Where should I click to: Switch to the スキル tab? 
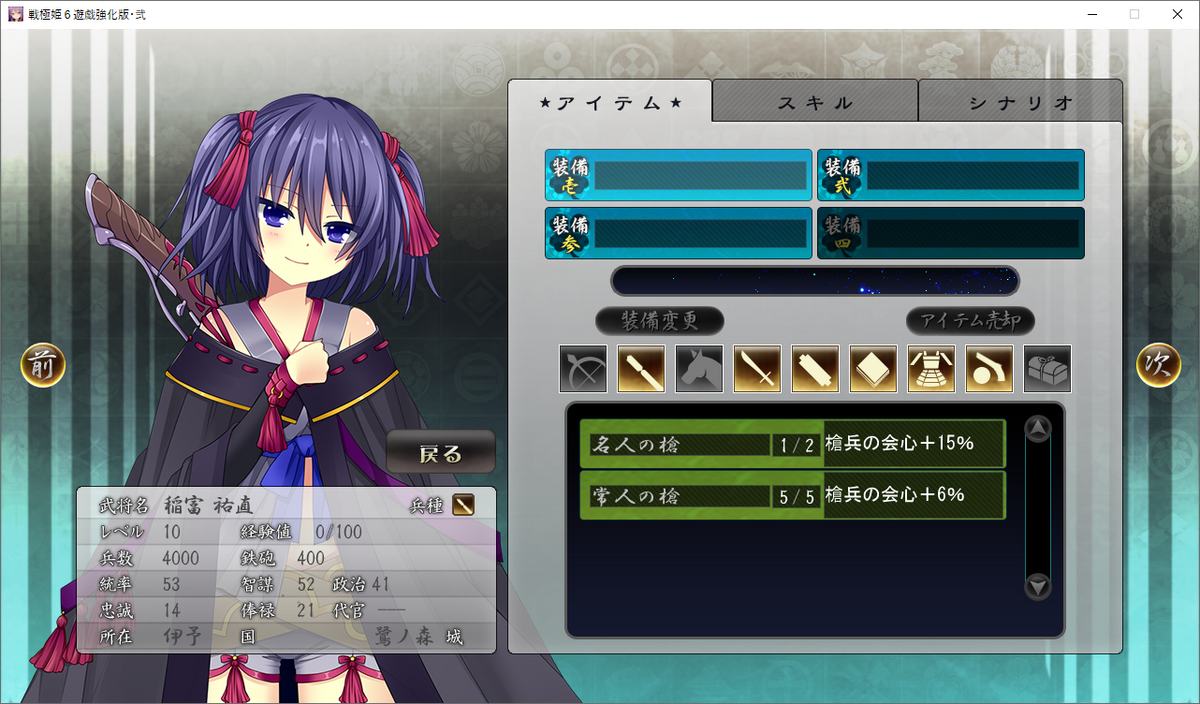pyautogui.click(x=815, y=102)
